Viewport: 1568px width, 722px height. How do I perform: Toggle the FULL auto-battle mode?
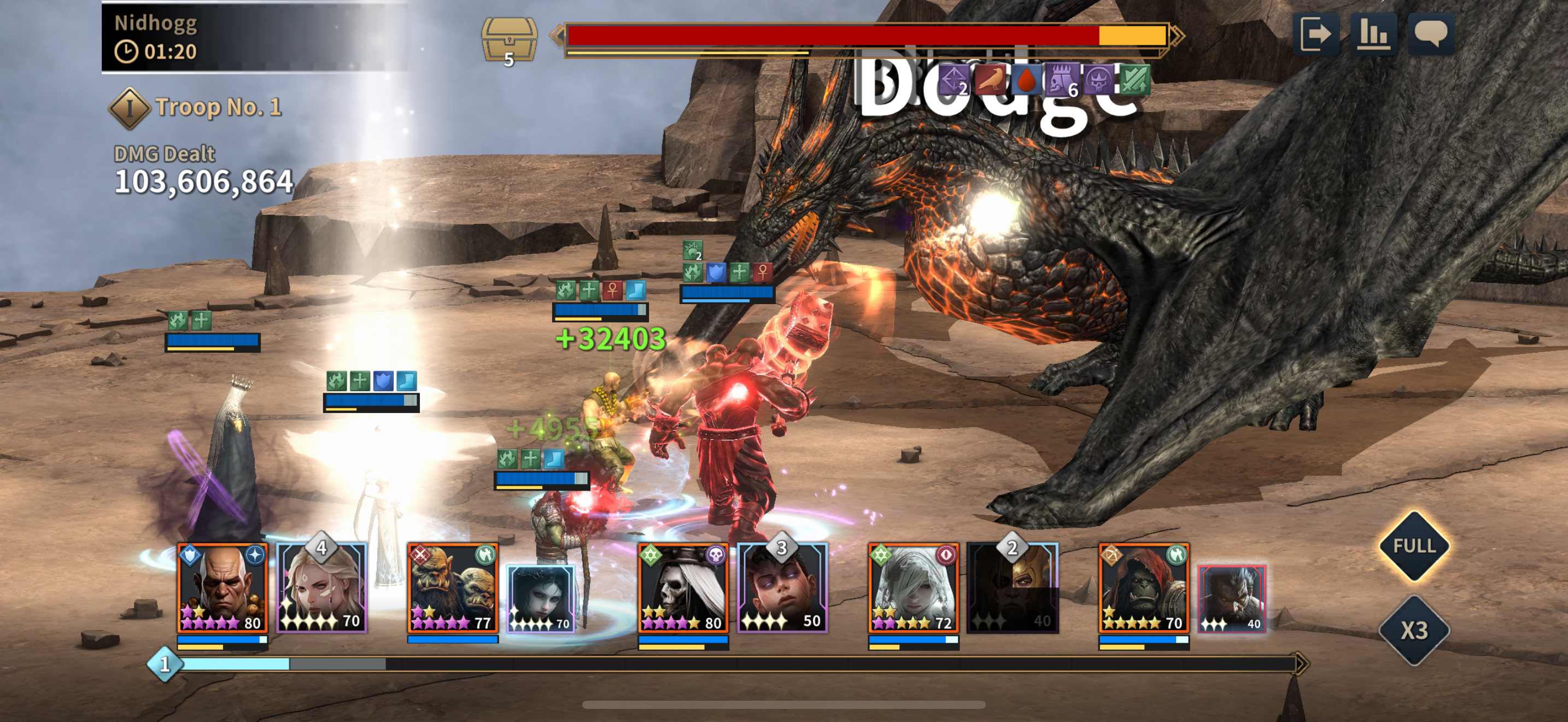(1414, 545)
